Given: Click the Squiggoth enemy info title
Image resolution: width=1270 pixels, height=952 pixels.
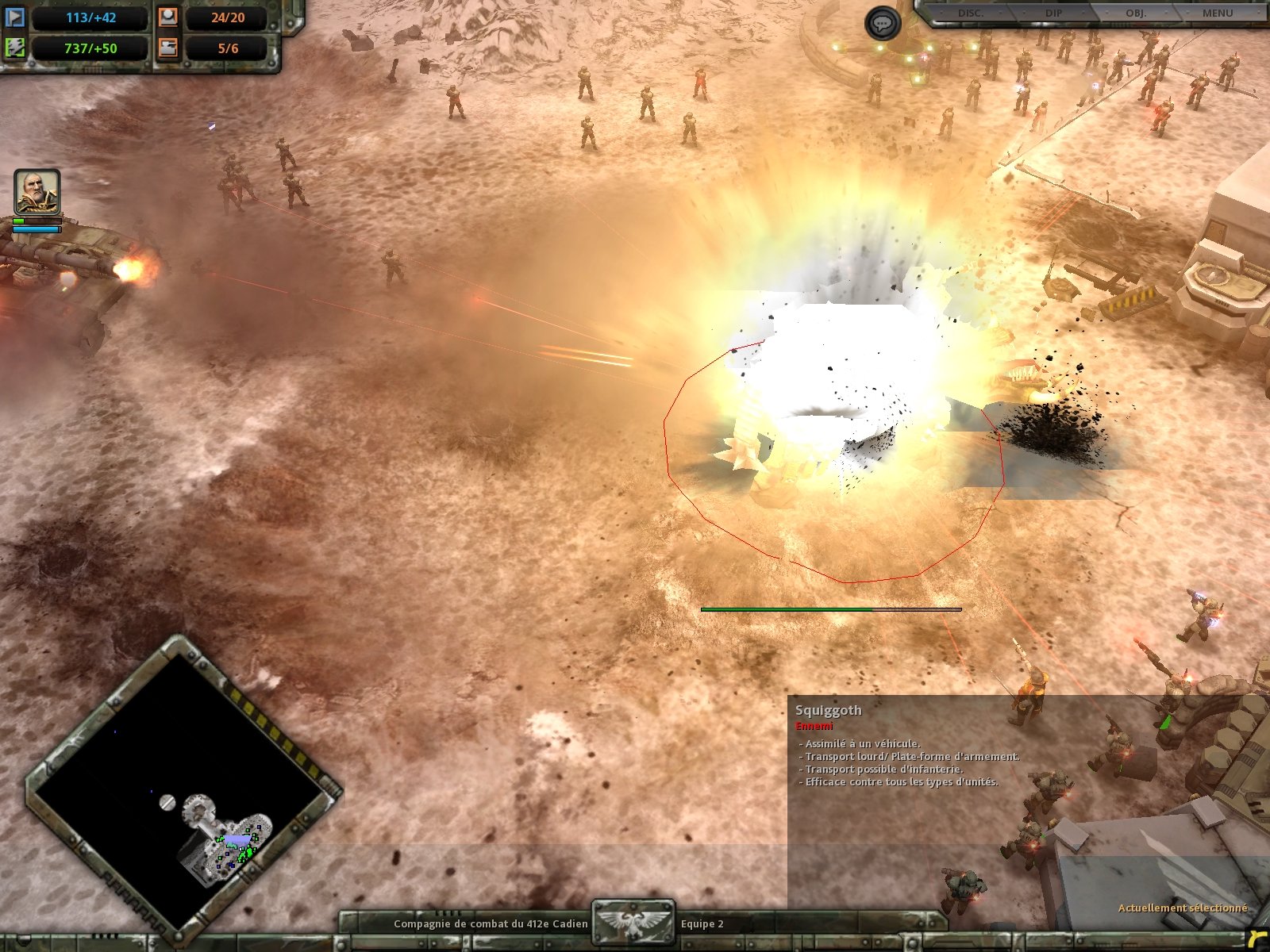Looking at the screenshot, I should [828, 711].
